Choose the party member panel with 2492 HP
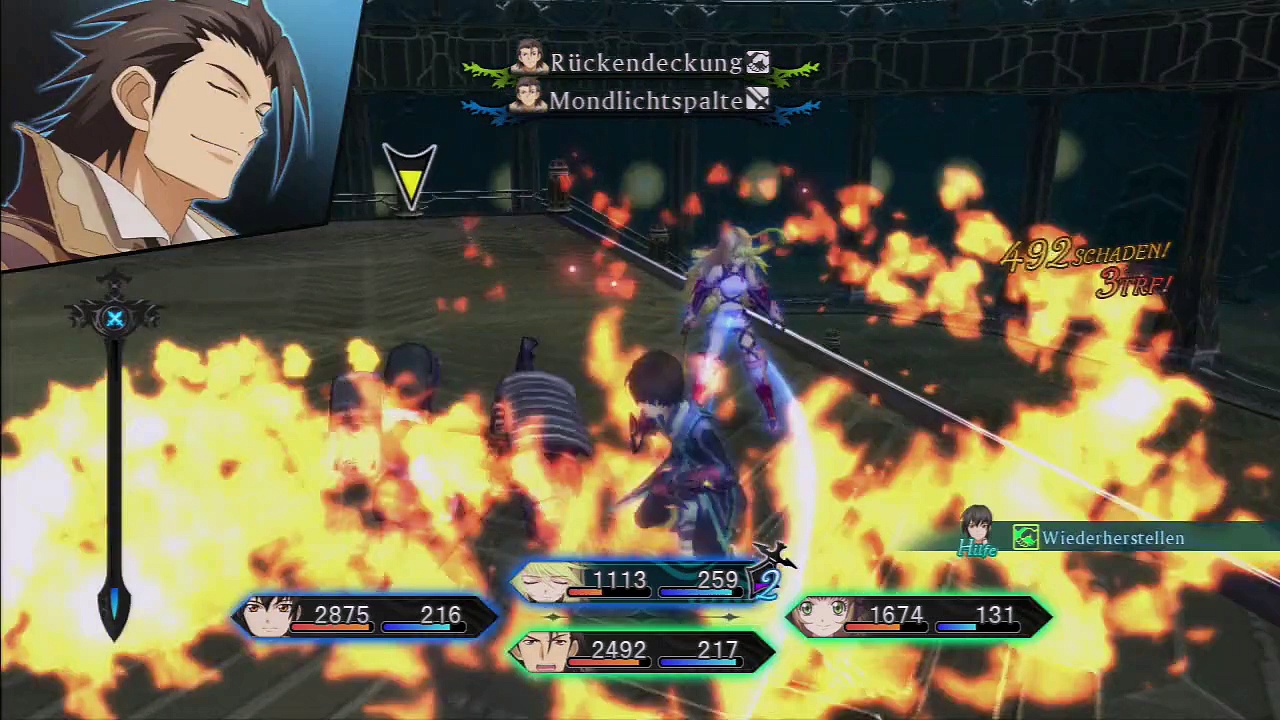The height and width of the screenshot is (720, 1280). coord(642,651)
